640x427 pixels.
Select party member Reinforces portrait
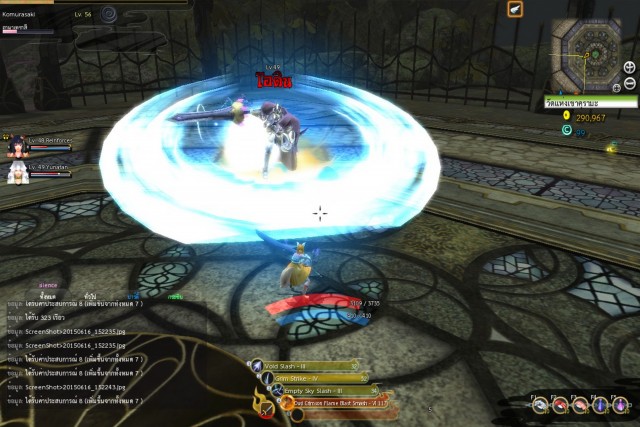[16, 147]
